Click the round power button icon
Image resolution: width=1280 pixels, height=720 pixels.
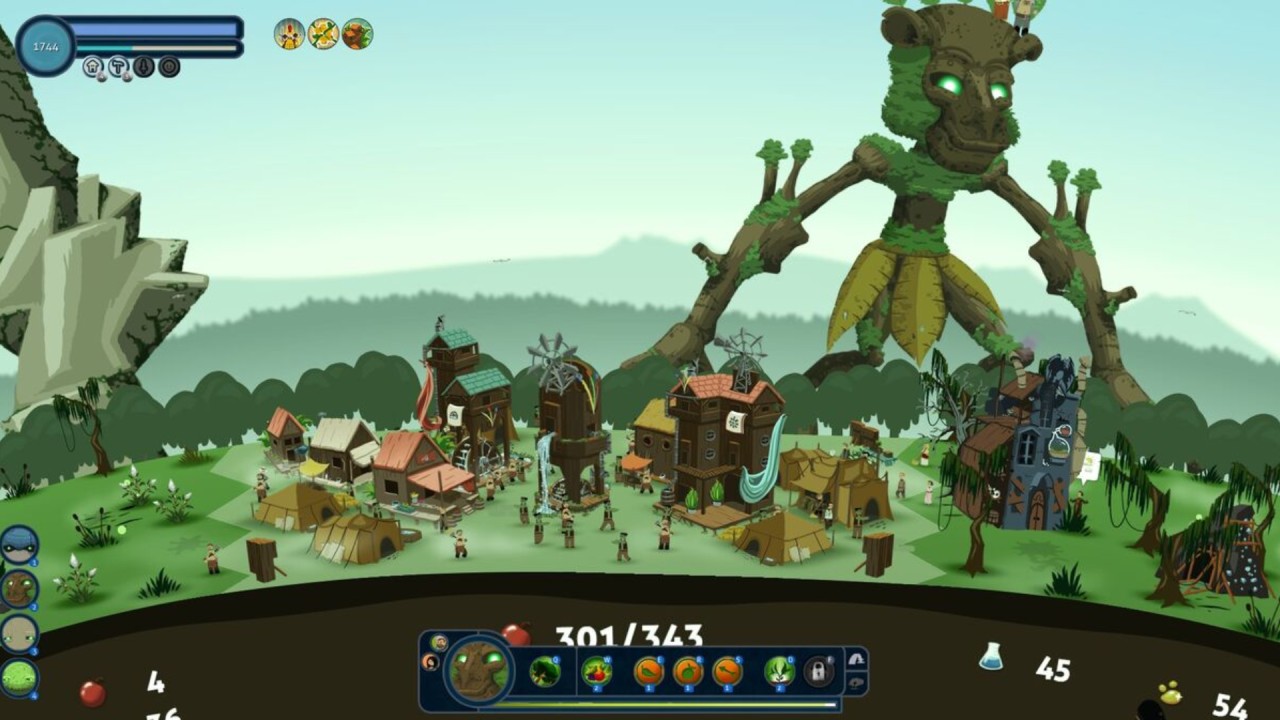[169, 67]
